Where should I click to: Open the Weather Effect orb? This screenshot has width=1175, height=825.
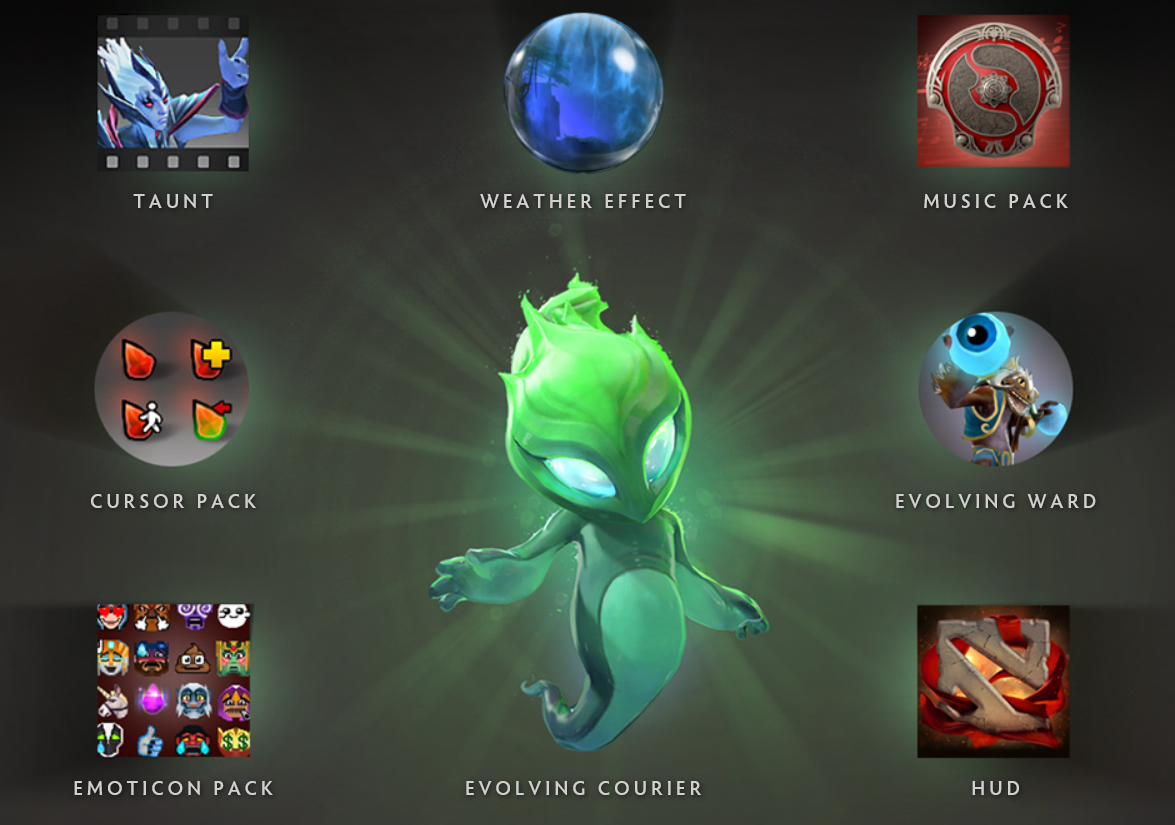583,93
